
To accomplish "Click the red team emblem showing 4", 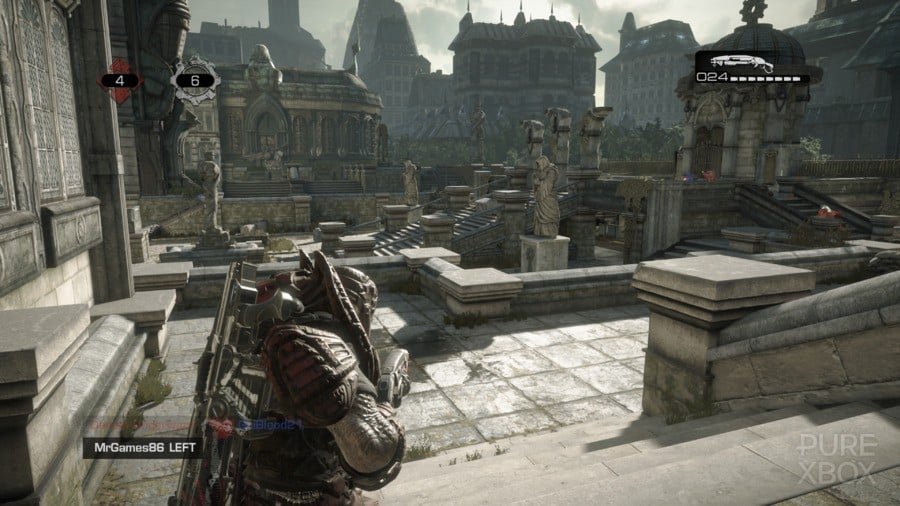I will (x=120, y=79).
